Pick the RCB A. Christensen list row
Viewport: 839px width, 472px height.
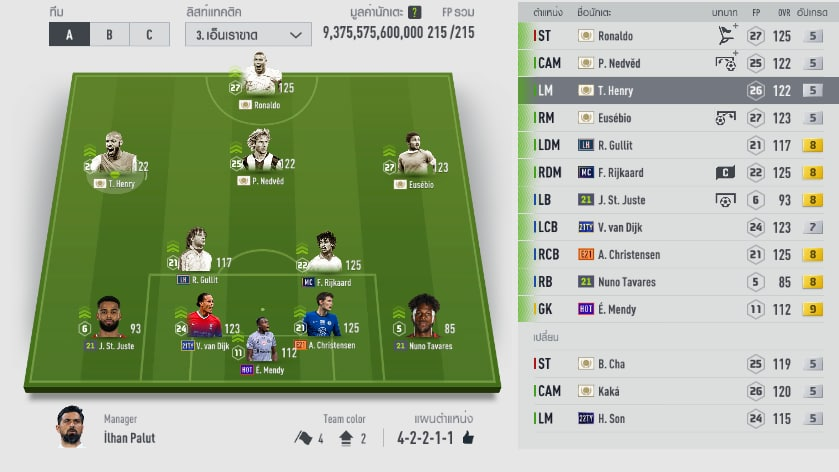pyautogui.click(x=678, y=255)
